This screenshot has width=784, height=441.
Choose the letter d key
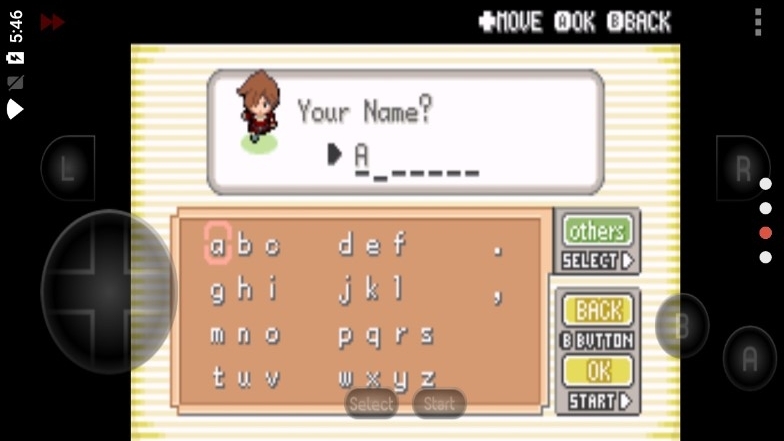(345, 243)
